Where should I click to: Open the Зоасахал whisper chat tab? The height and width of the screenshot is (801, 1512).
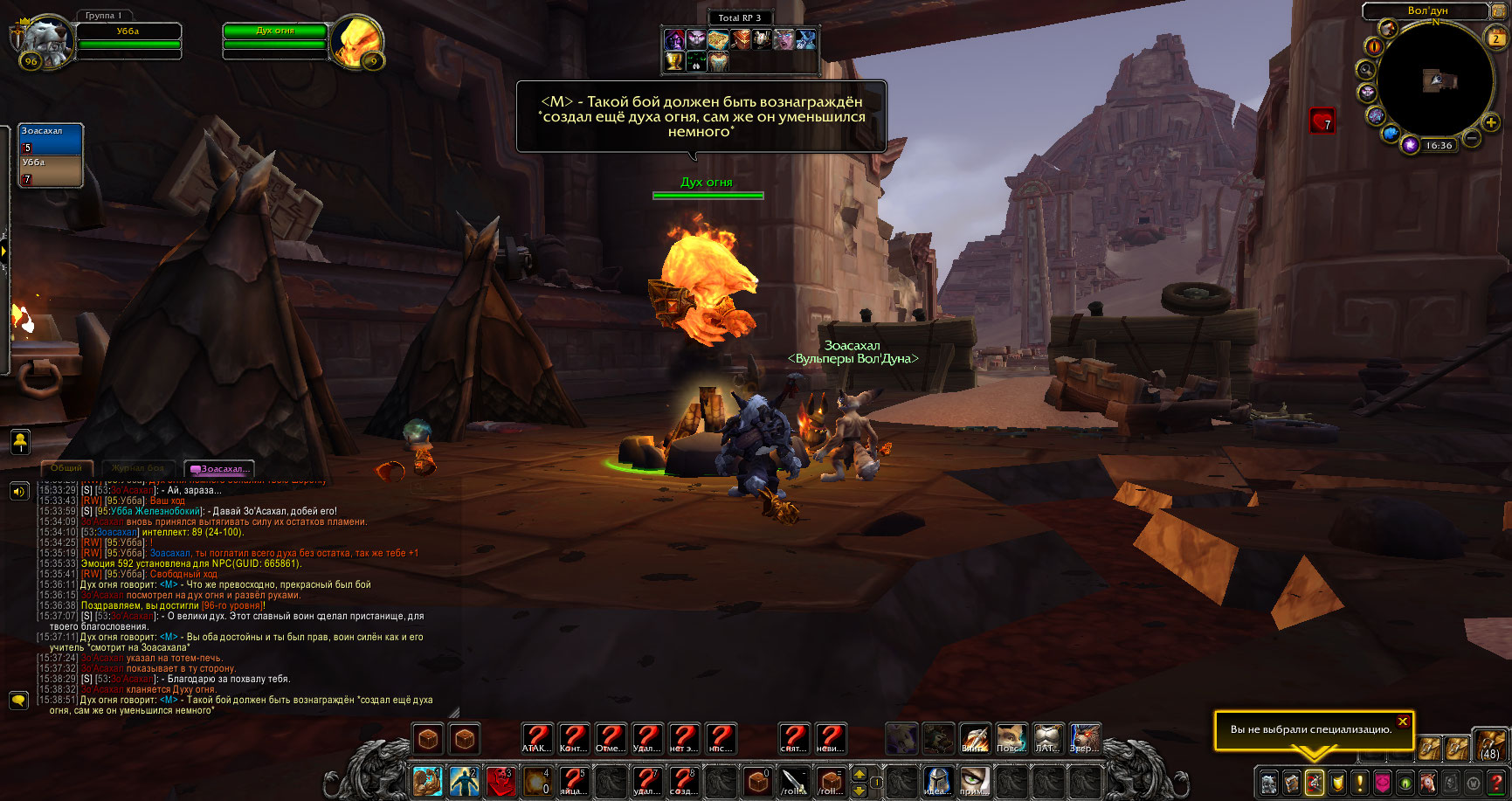pyautogui.click(x=222, y=469)
